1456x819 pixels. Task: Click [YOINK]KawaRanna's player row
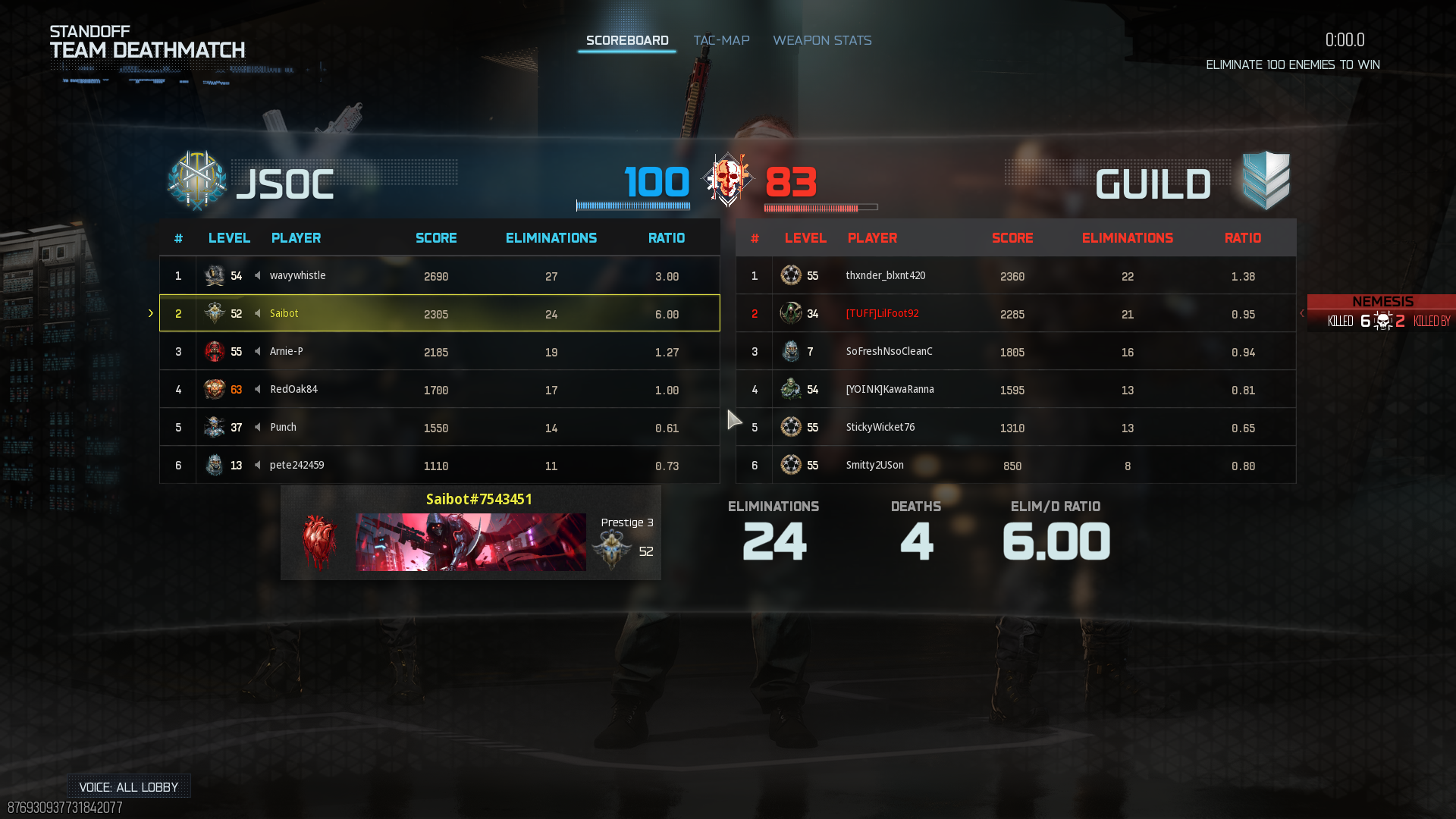coord(1016,389)
